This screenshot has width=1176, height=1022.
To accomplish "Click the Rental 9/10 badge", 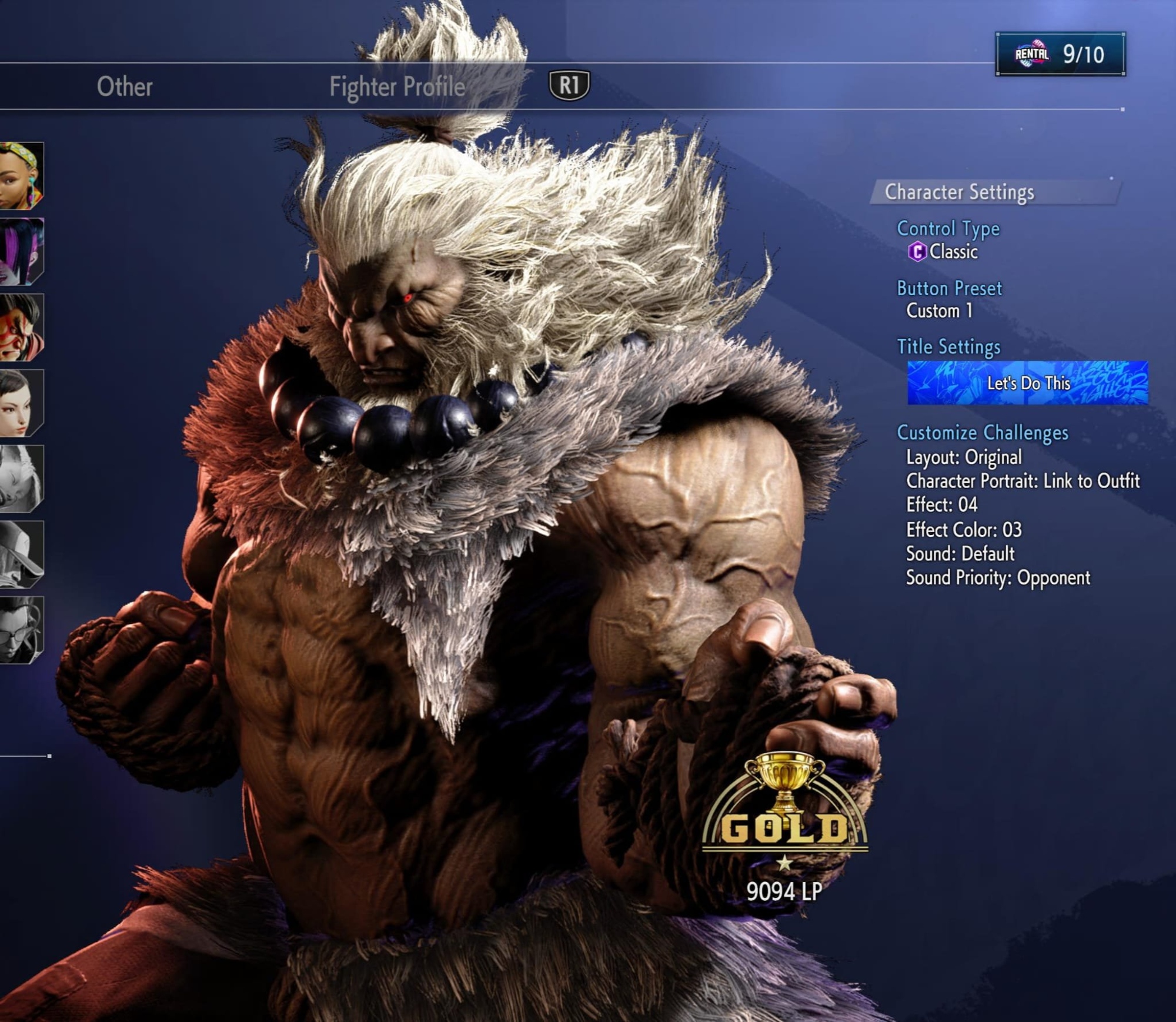I will [x=1060, y=54].
